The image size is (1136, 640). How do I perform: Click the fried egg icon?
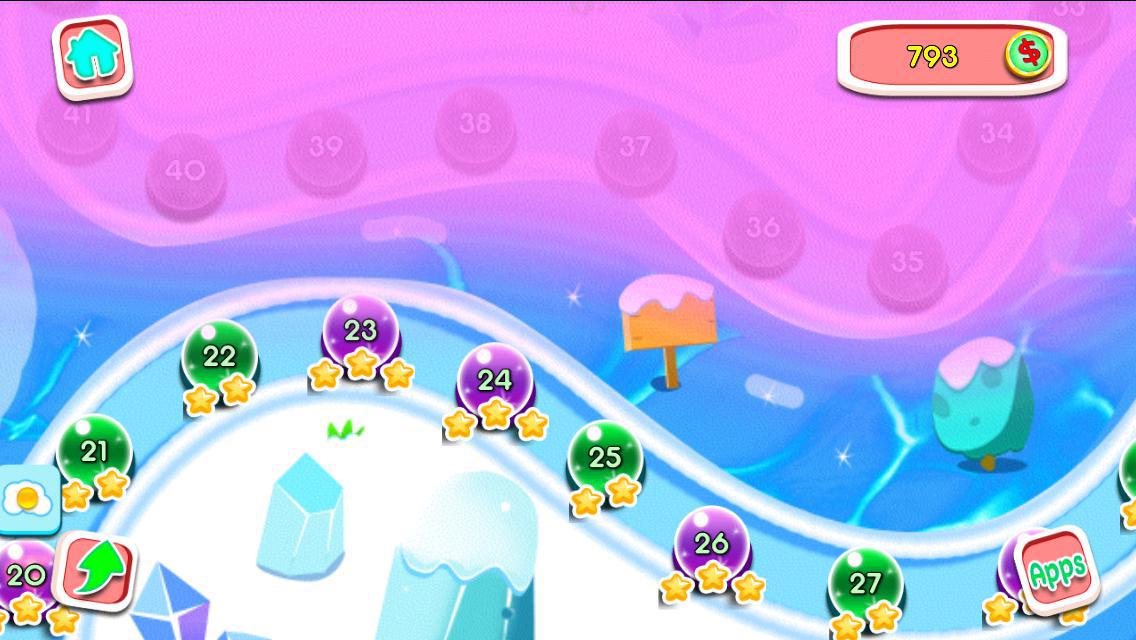(27, 497)
